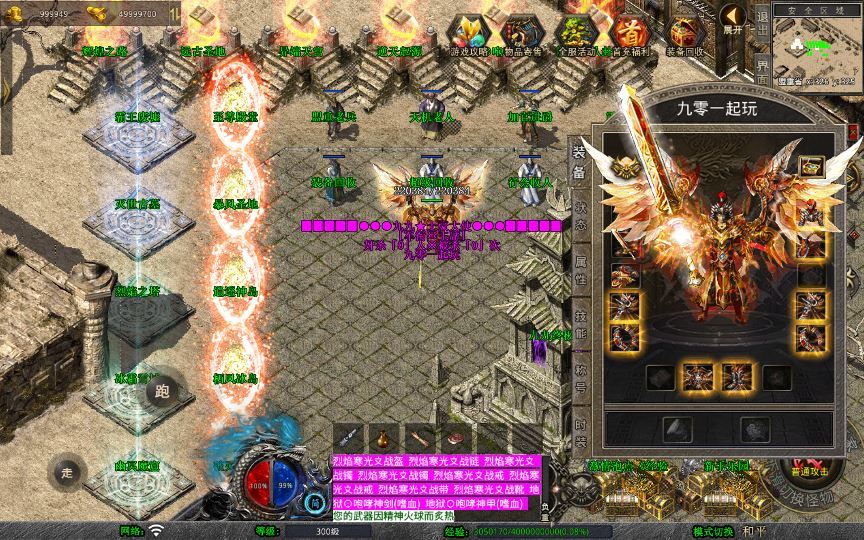
Task: Select the 称号 title tab
Action: tap(581, 384)
